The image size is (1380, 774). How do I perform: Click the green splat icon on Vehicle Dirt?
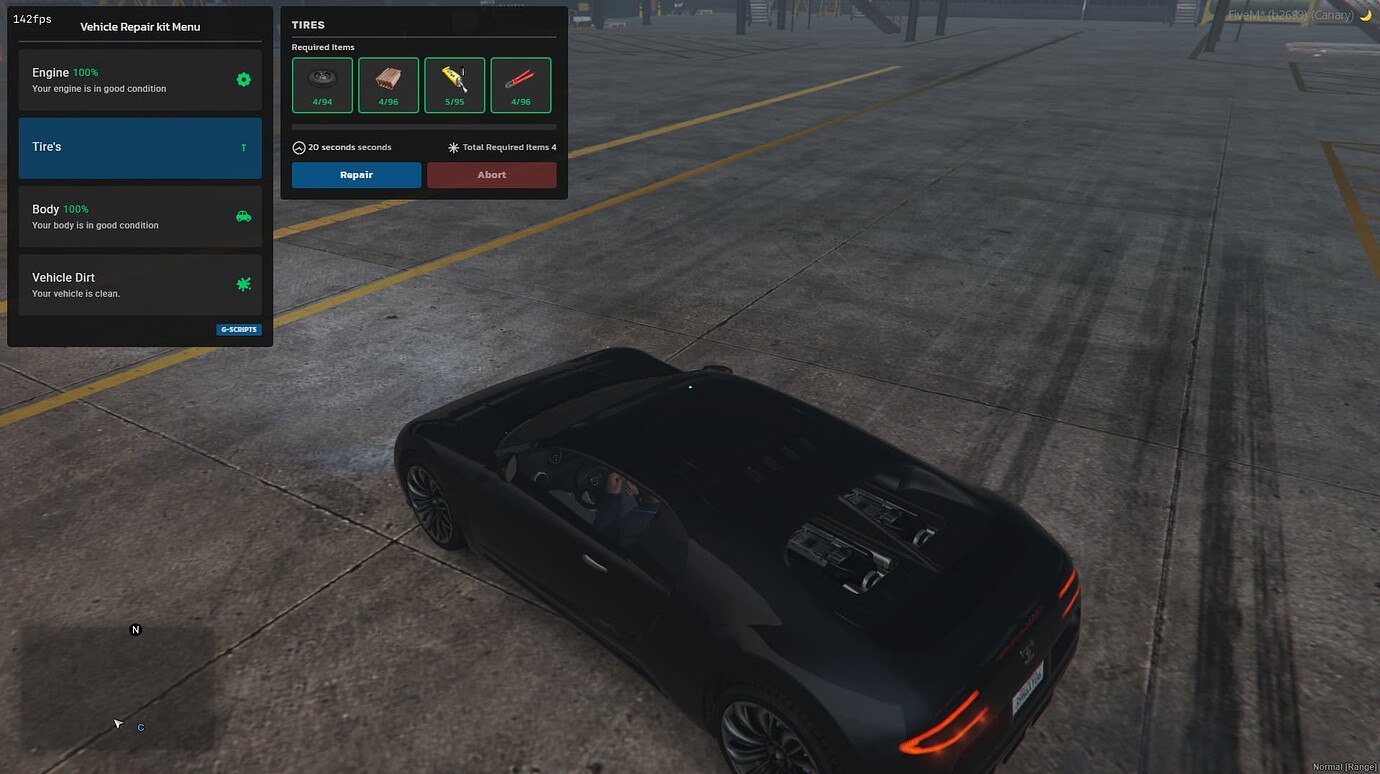[243, 284]
